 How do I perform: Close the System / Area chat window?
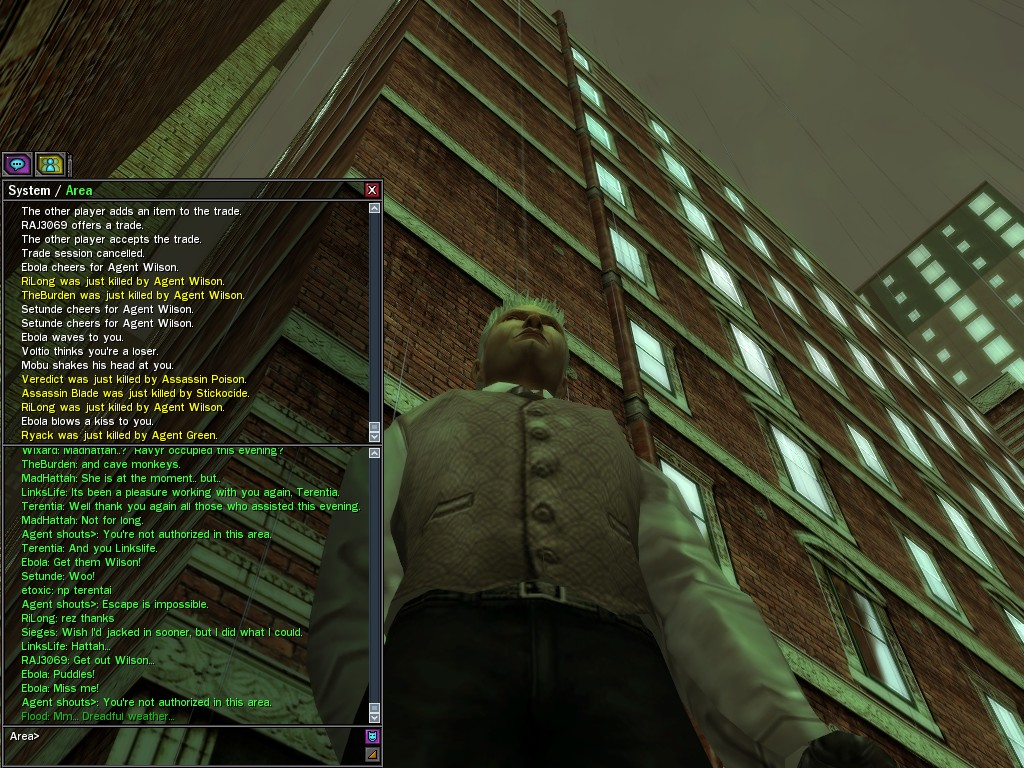point(372,190)
